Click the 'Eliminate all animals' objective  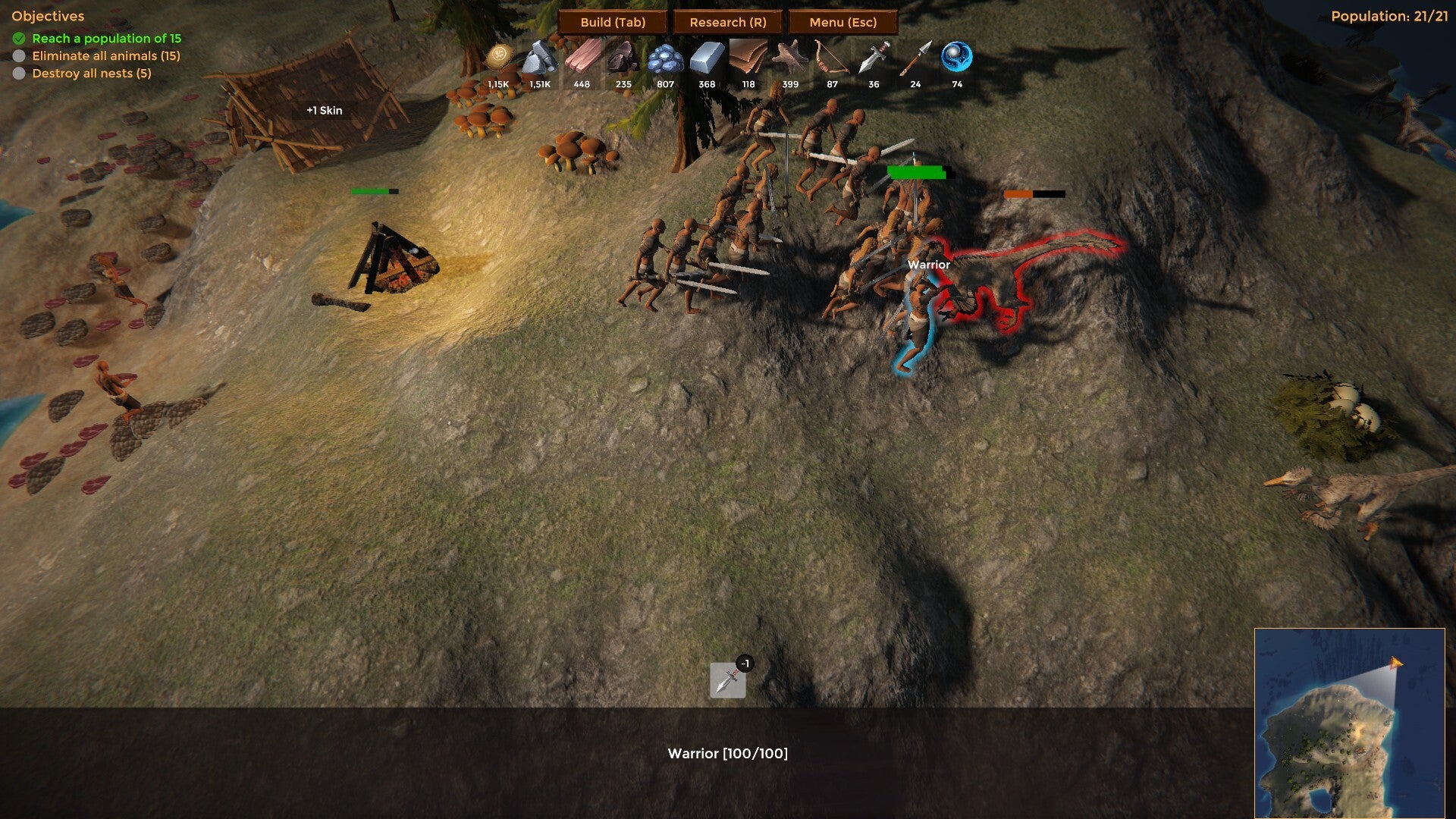click(x=105, y=55)
